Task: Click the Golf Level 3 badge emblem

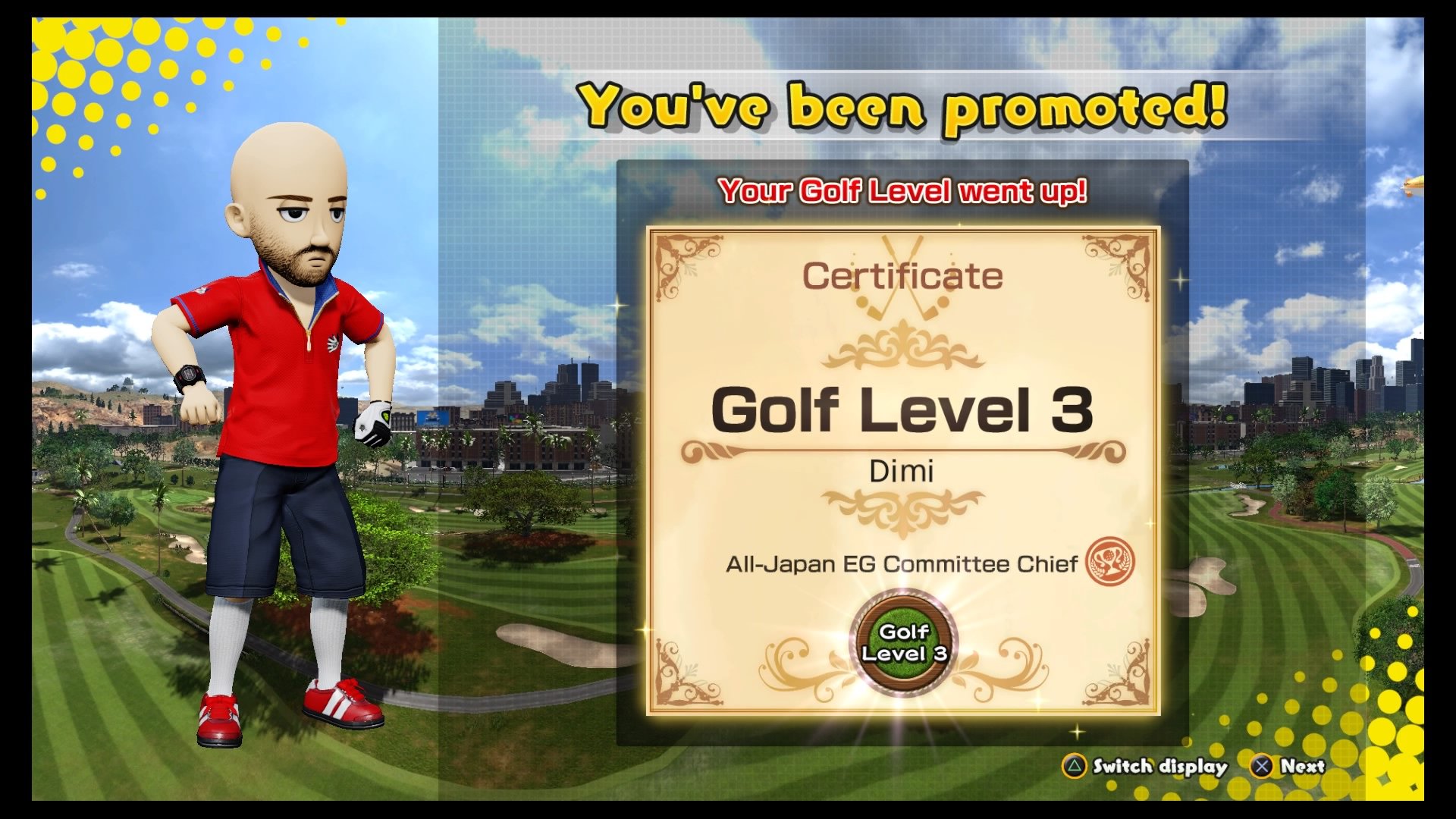Action: (x=902, y=641)
